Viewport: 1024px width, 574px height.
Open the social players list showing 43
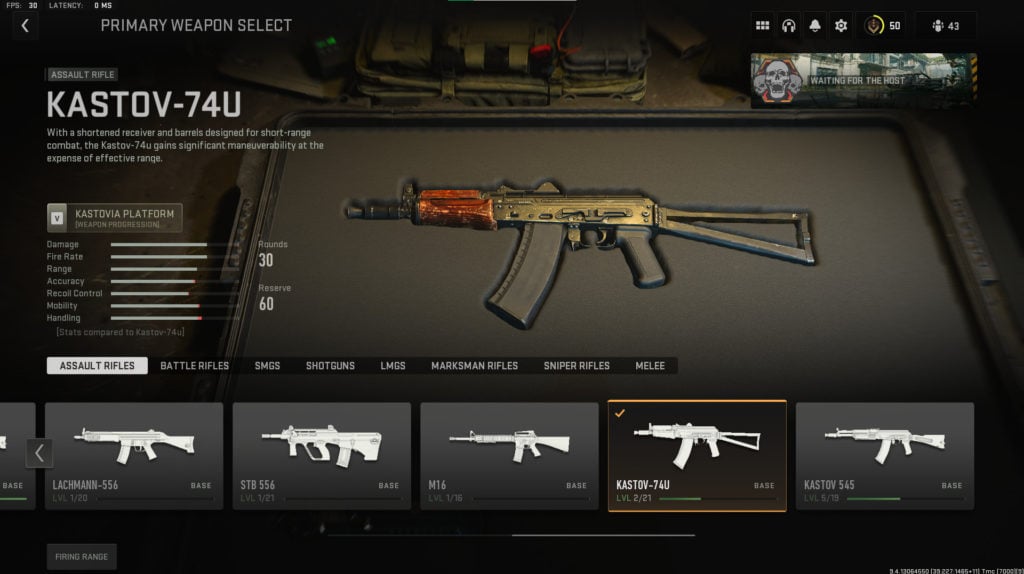[945, 26]
